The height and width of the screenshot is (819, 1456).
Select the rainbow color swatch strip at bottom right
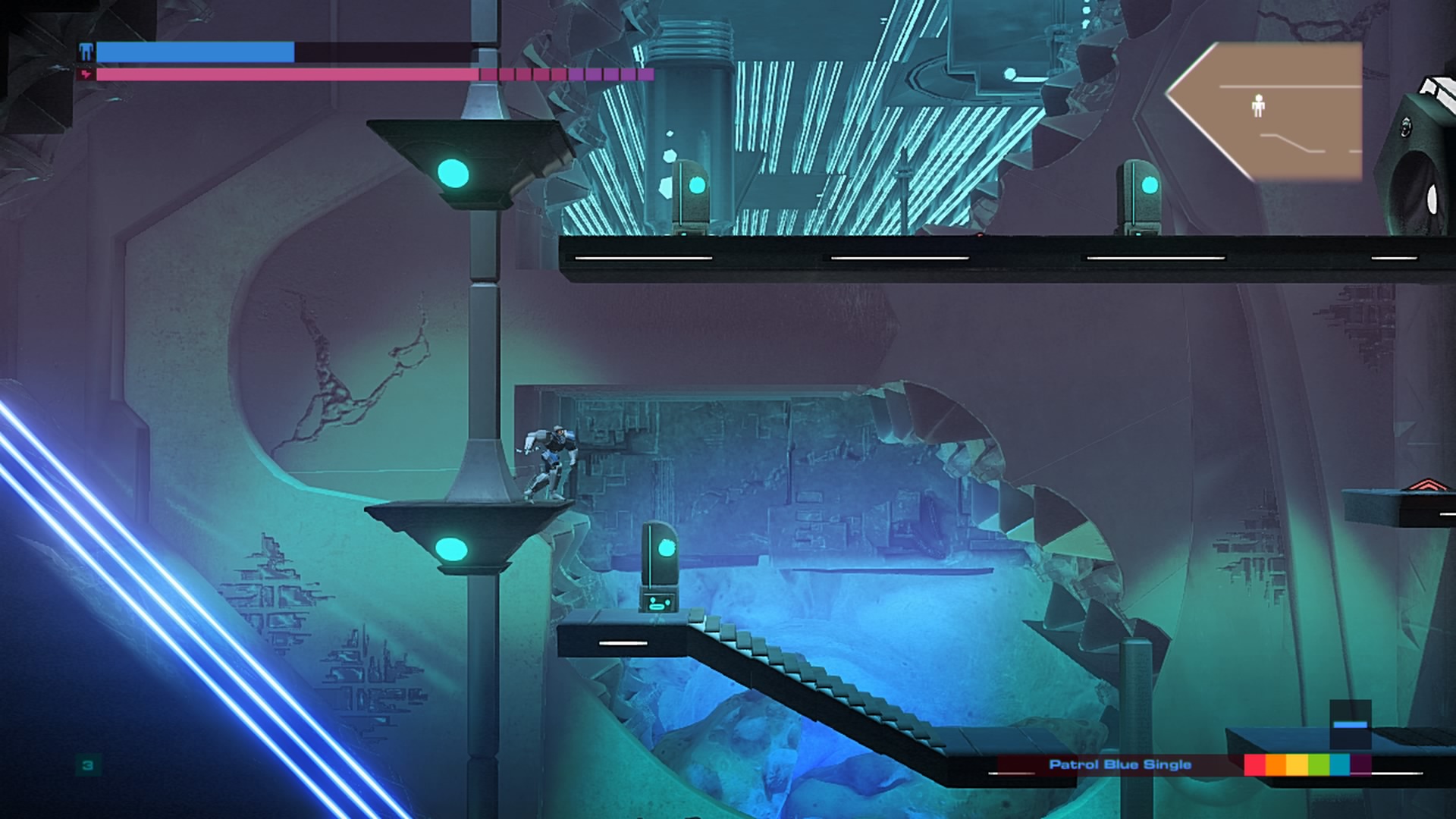[1303, 764]
